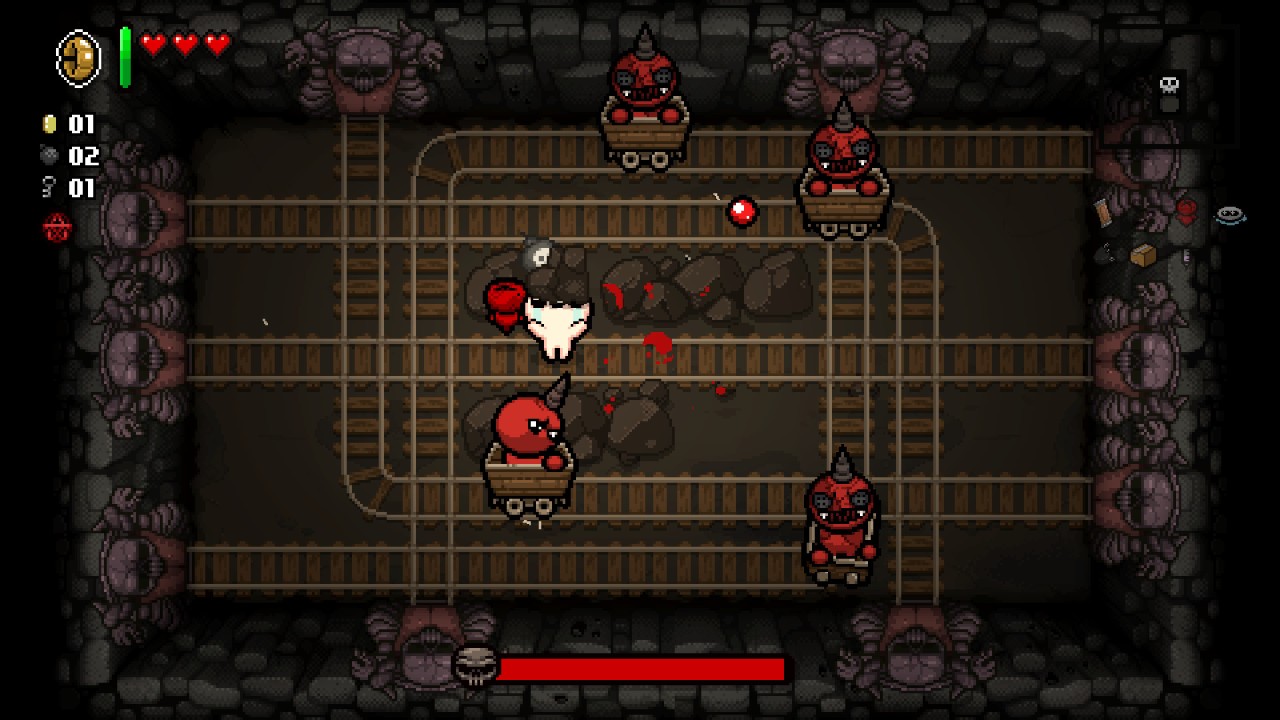
Task: Click the key counter icon
Action: [x=47, y=187]
